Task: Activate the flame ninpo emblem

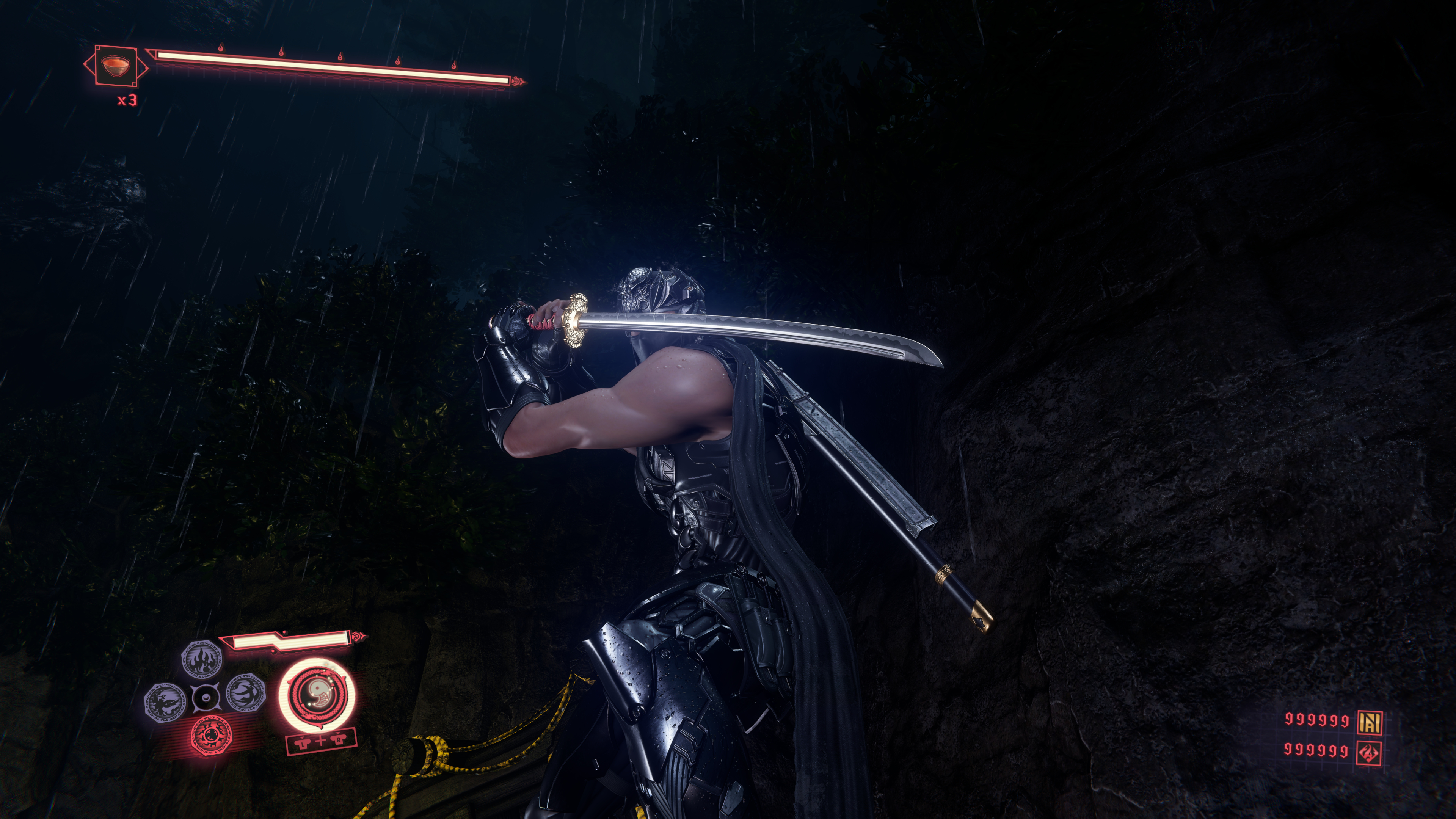Action: [x=201, y=659]
